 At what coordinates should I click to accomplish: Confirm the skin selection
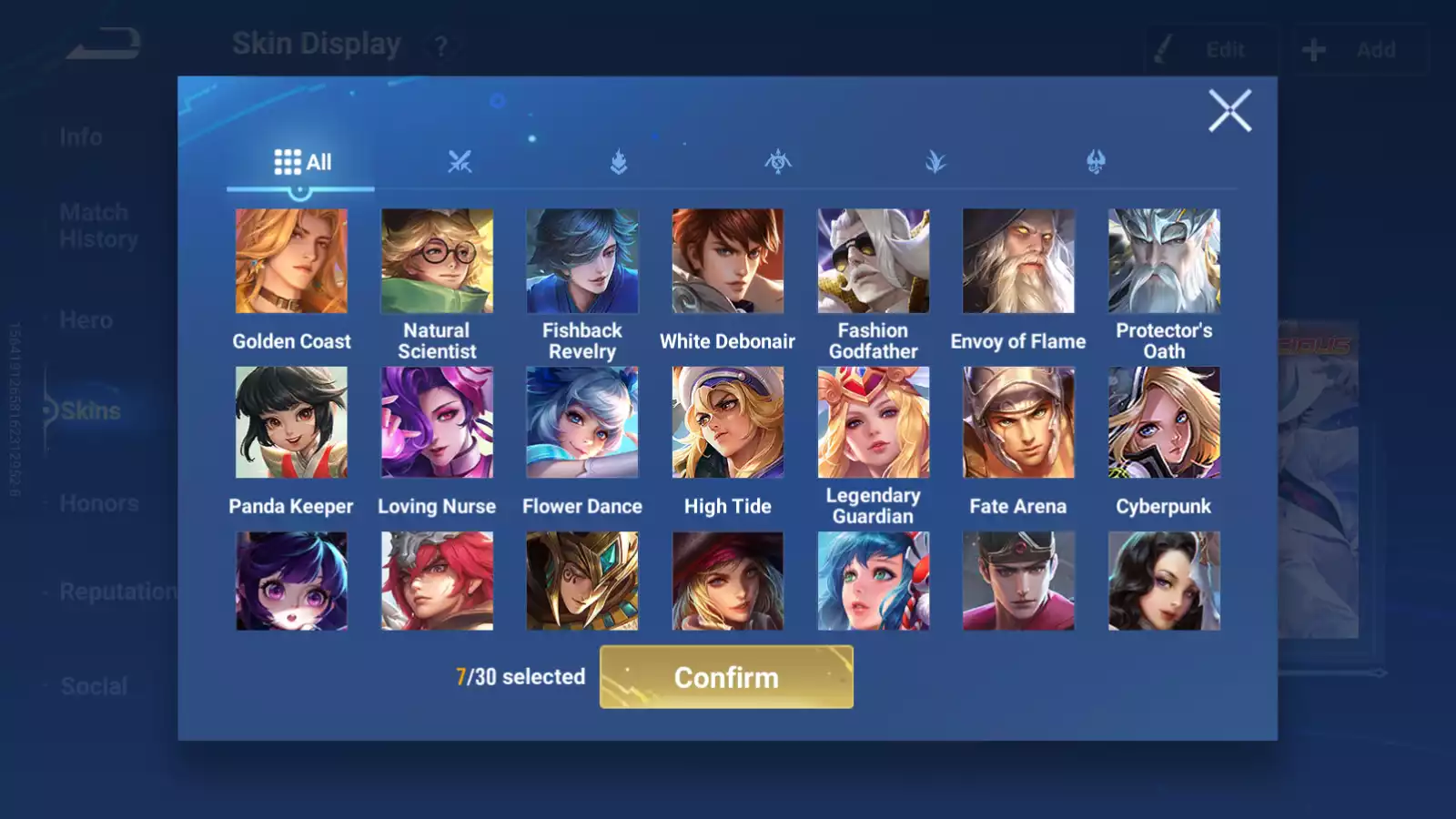click(x=726, y=677)
